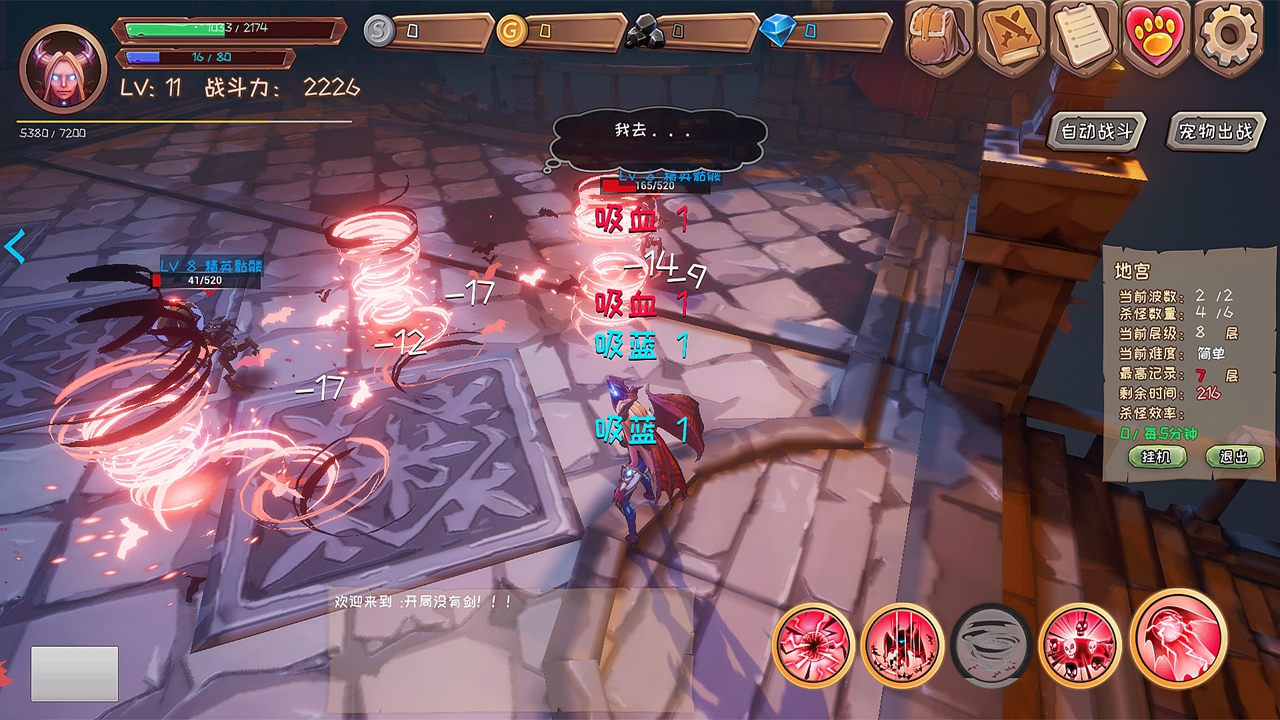The height and width of the screenshot is (720, 1280).
Task: Click the blank grey square button
Action: pyautogui.click(x=75, y=673)
